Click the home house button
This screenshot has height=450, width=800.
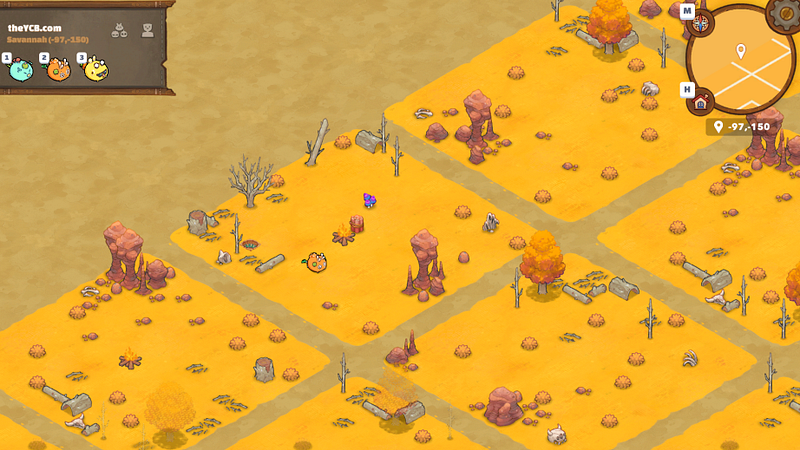point(701,101)
